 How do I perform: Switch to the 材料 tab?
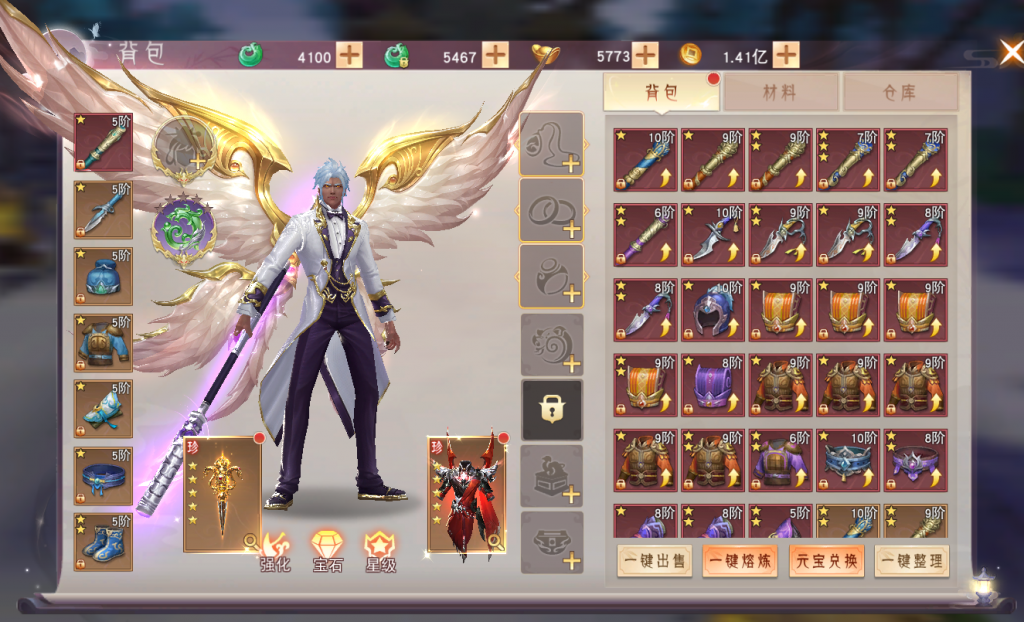pos(780,93)
